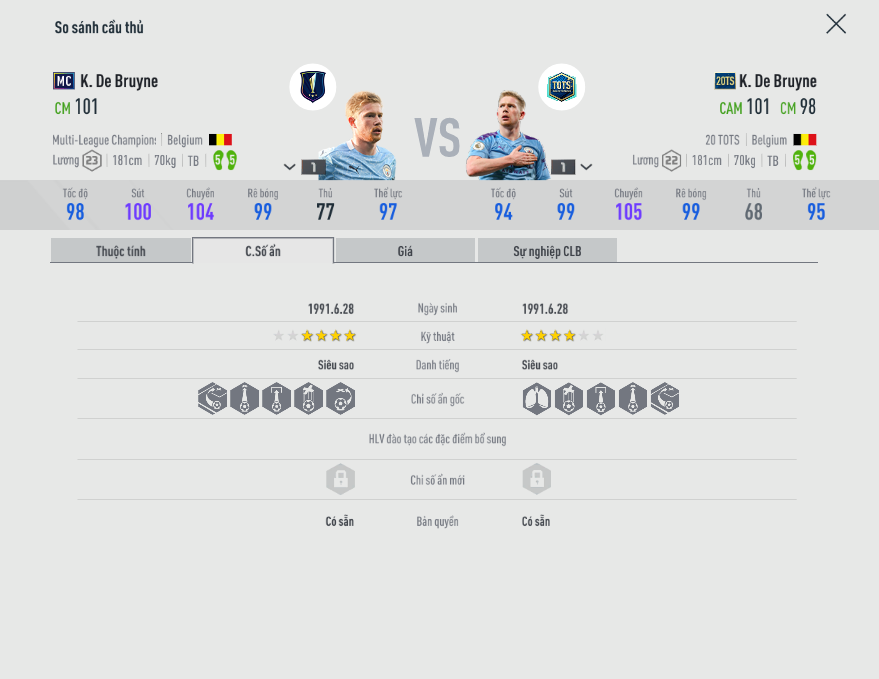The image size is (879, 679).
Task: Click the TOTS season badge
Action: coord(561,87)
